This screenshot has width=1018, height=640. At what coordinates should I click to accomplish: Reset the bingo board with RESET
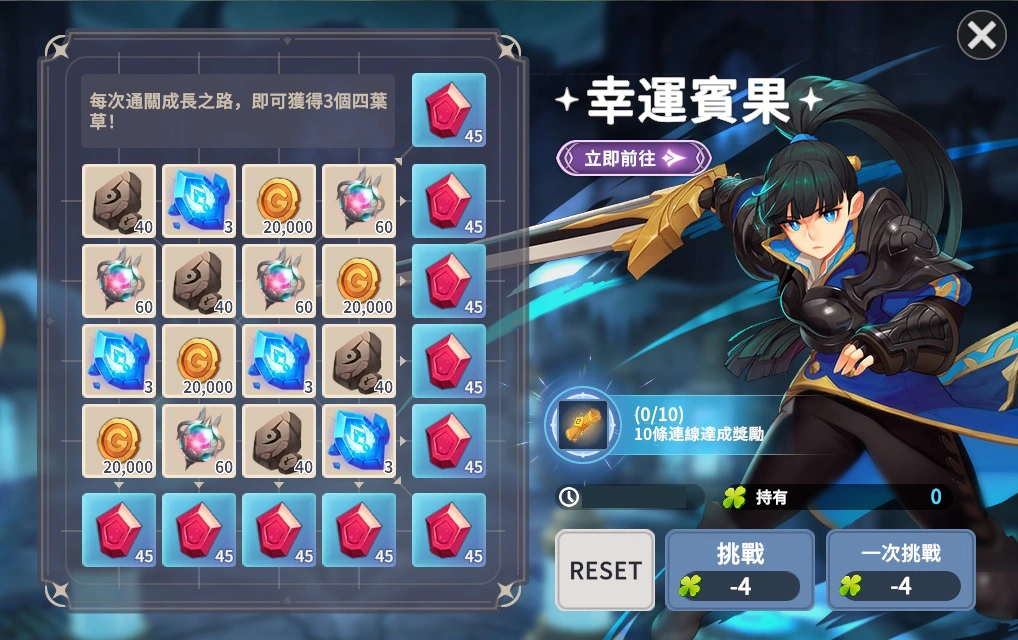(x=605, y=570)
